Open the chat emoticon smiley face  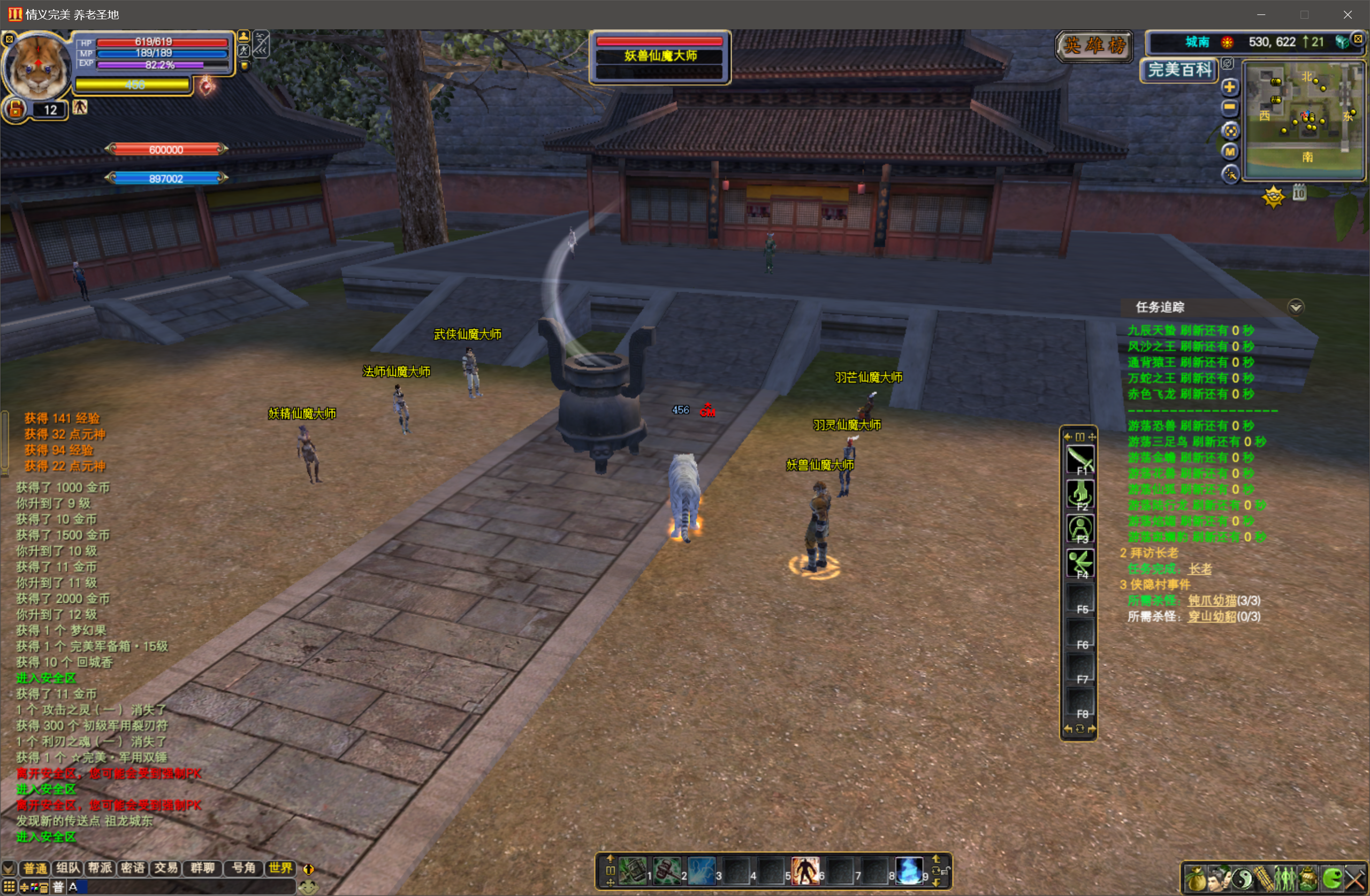309,887
